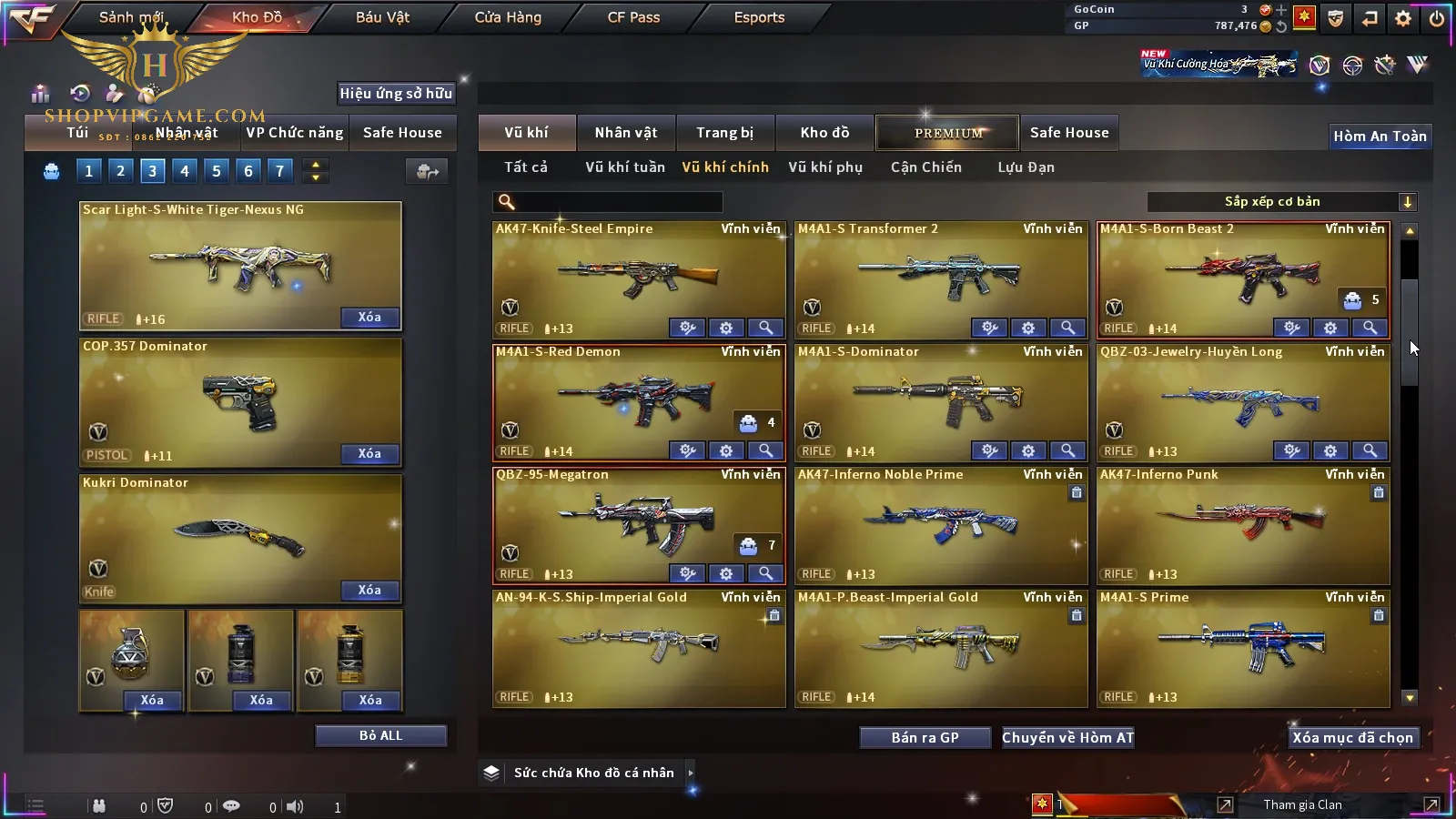This screenshot has width=1456, height=819.
Task: Remove the COP.357 Dominator with Xóa
Action: point(369,453)
